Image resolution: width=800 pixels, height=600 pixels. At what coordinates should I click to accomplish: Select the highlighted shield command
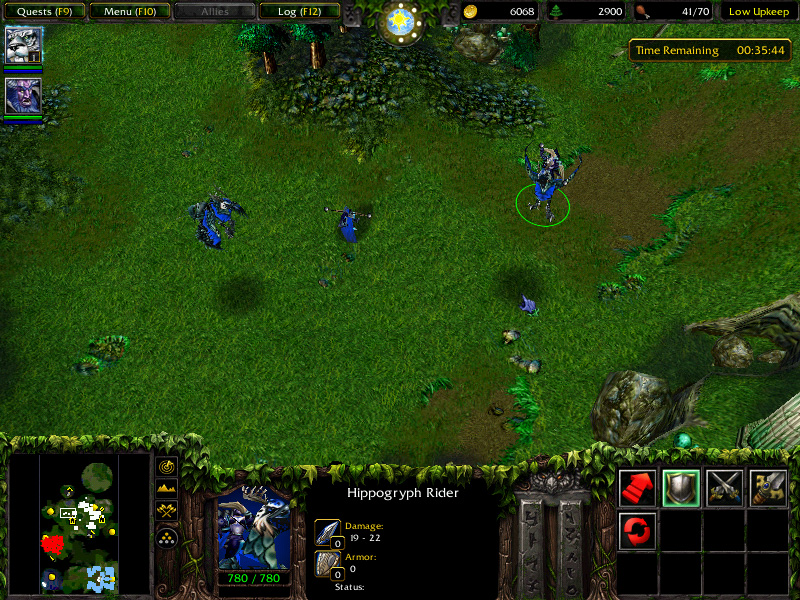(681, 488)
